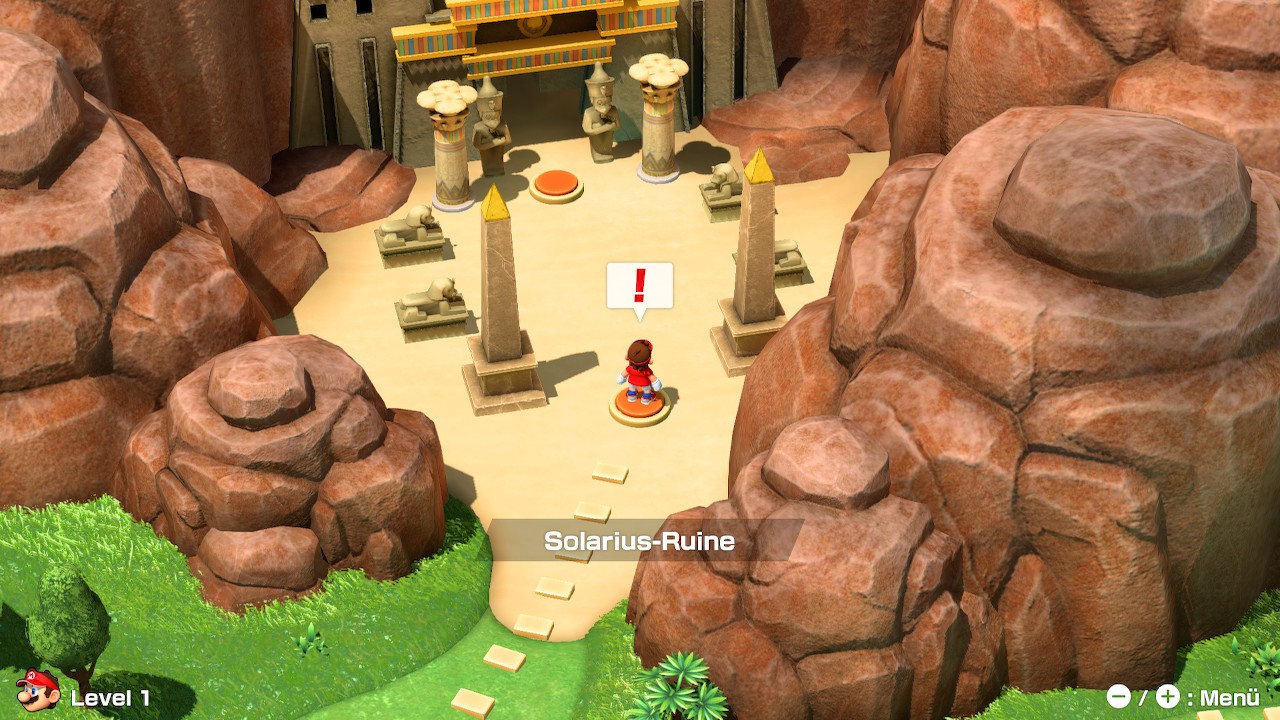1280x720 pixels.
Task: Select the orange stage node before the temple gate
Action: 556,184
